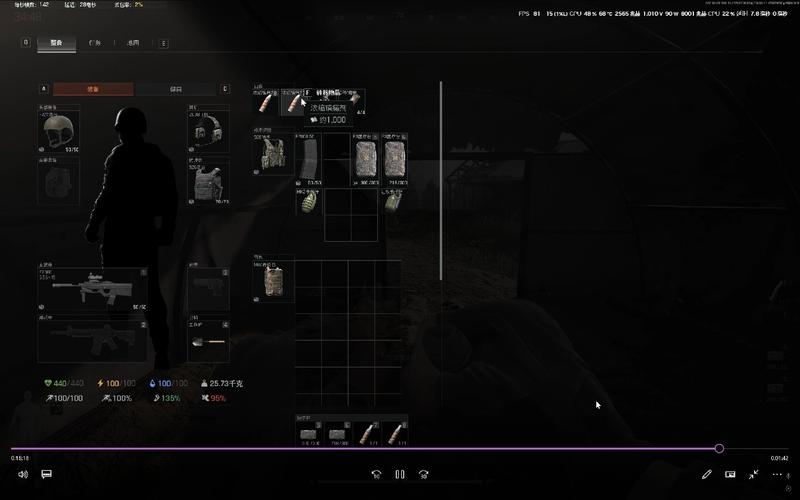Select the pistol sidearm slot
The height and width of the screenshot is (500, 800).
tap(209, 290)
